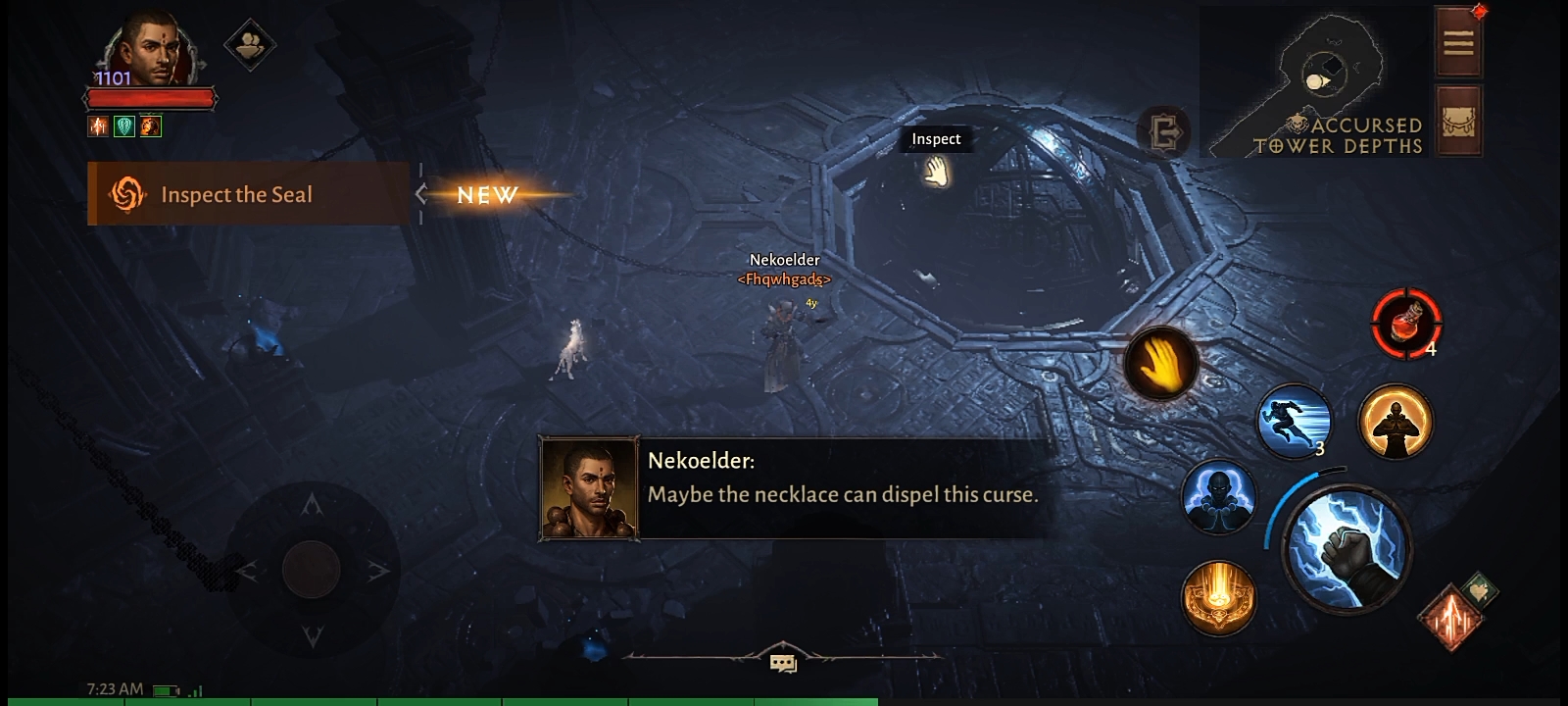Viewport: 1568px width, 706px height.
Task: Tap the virtual movement joystick
Action: (x=312, y=570)
